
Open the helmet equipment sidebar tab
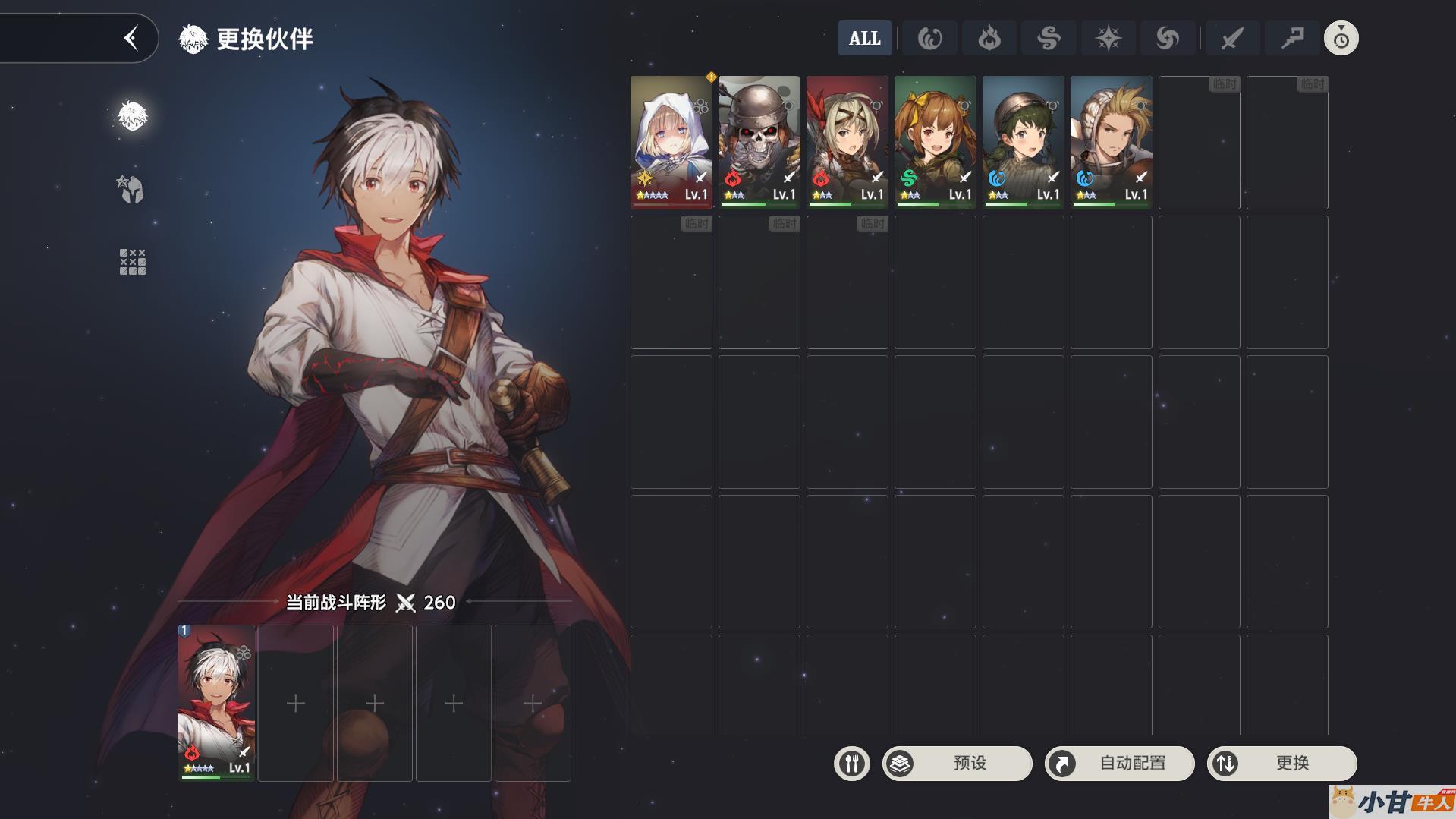(x=132, y=189)
